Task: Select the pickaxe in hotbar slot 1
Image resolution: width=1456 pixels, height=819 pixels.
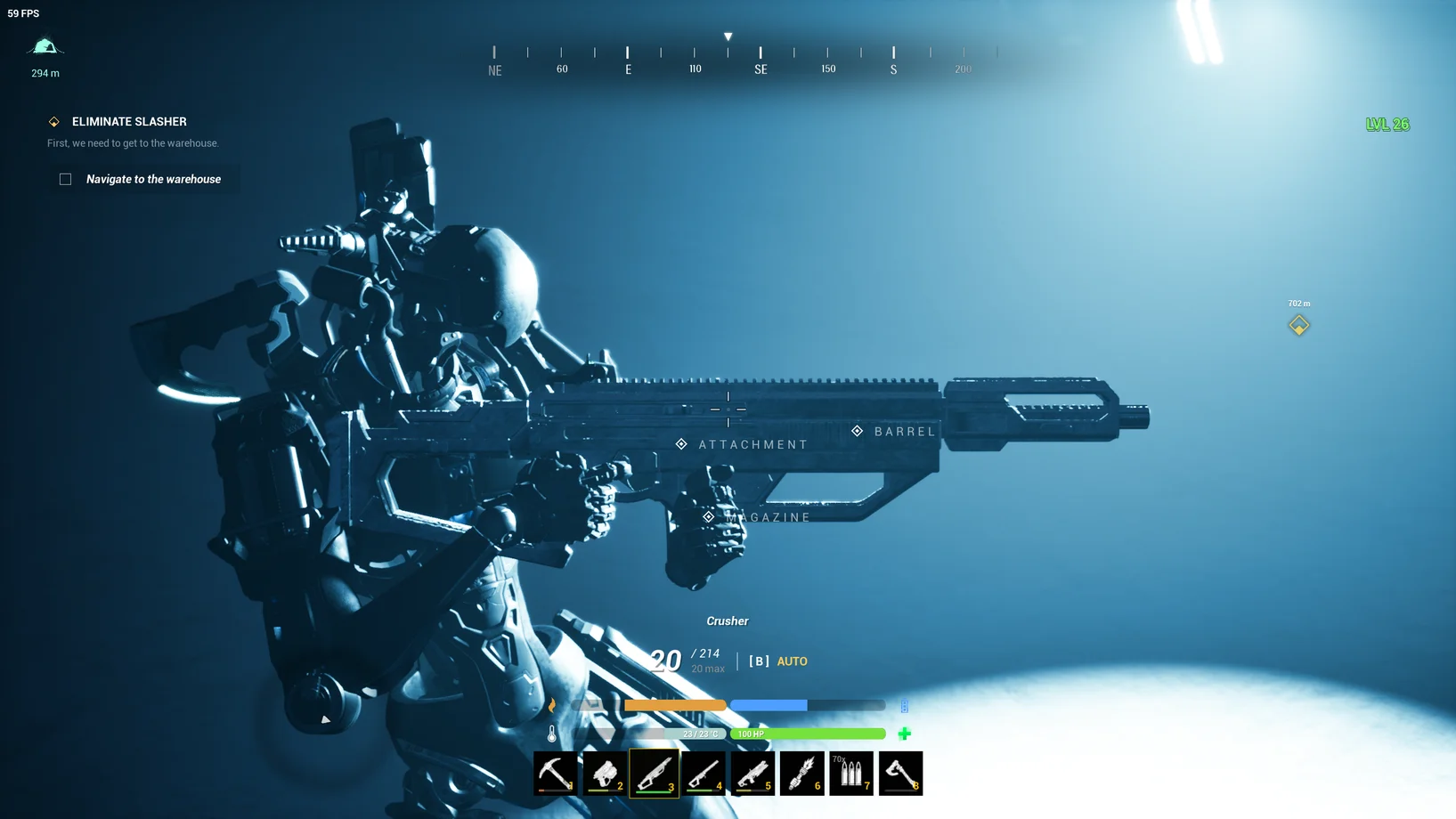Action: 556,773
